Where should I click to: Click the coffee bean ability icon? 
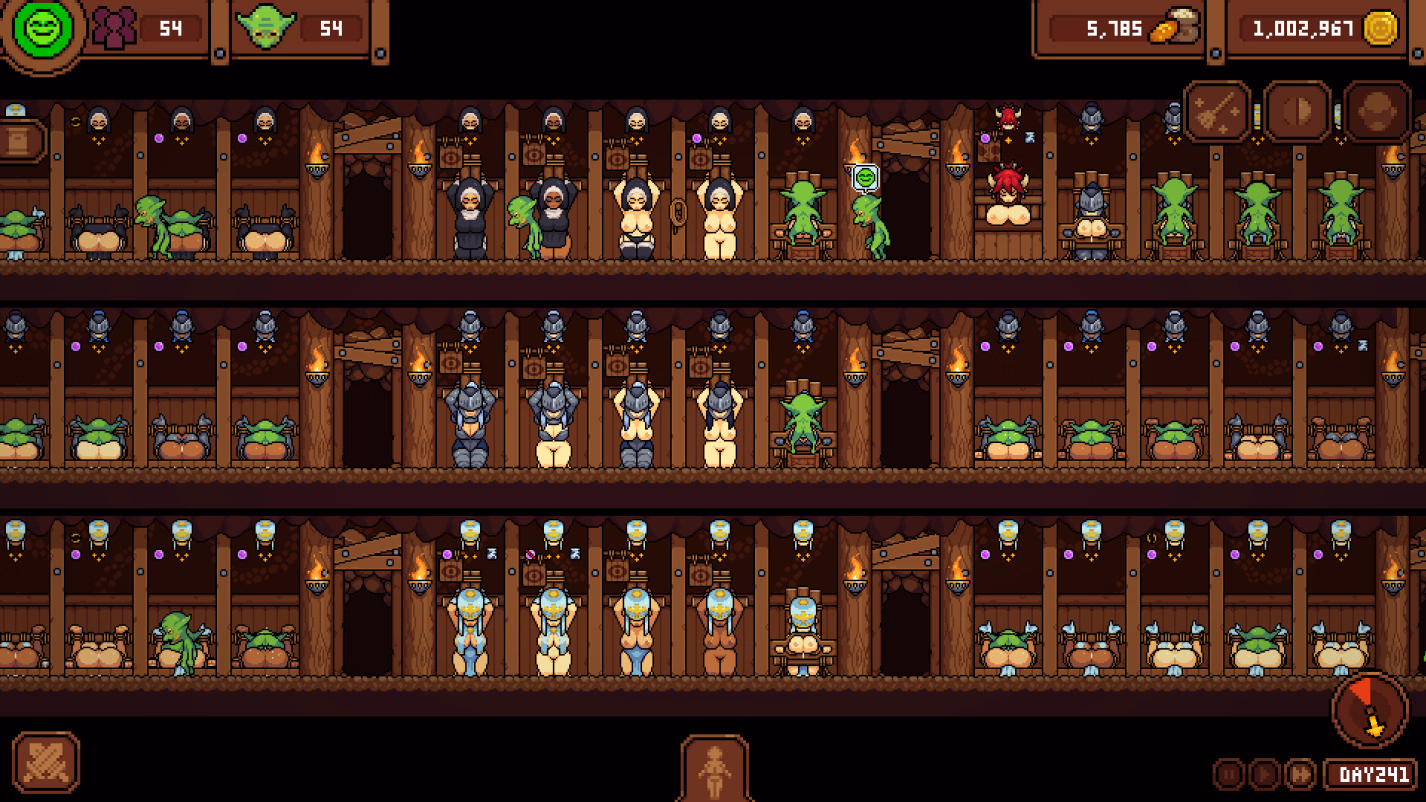pyautogui.click(x=1295, y=112)
